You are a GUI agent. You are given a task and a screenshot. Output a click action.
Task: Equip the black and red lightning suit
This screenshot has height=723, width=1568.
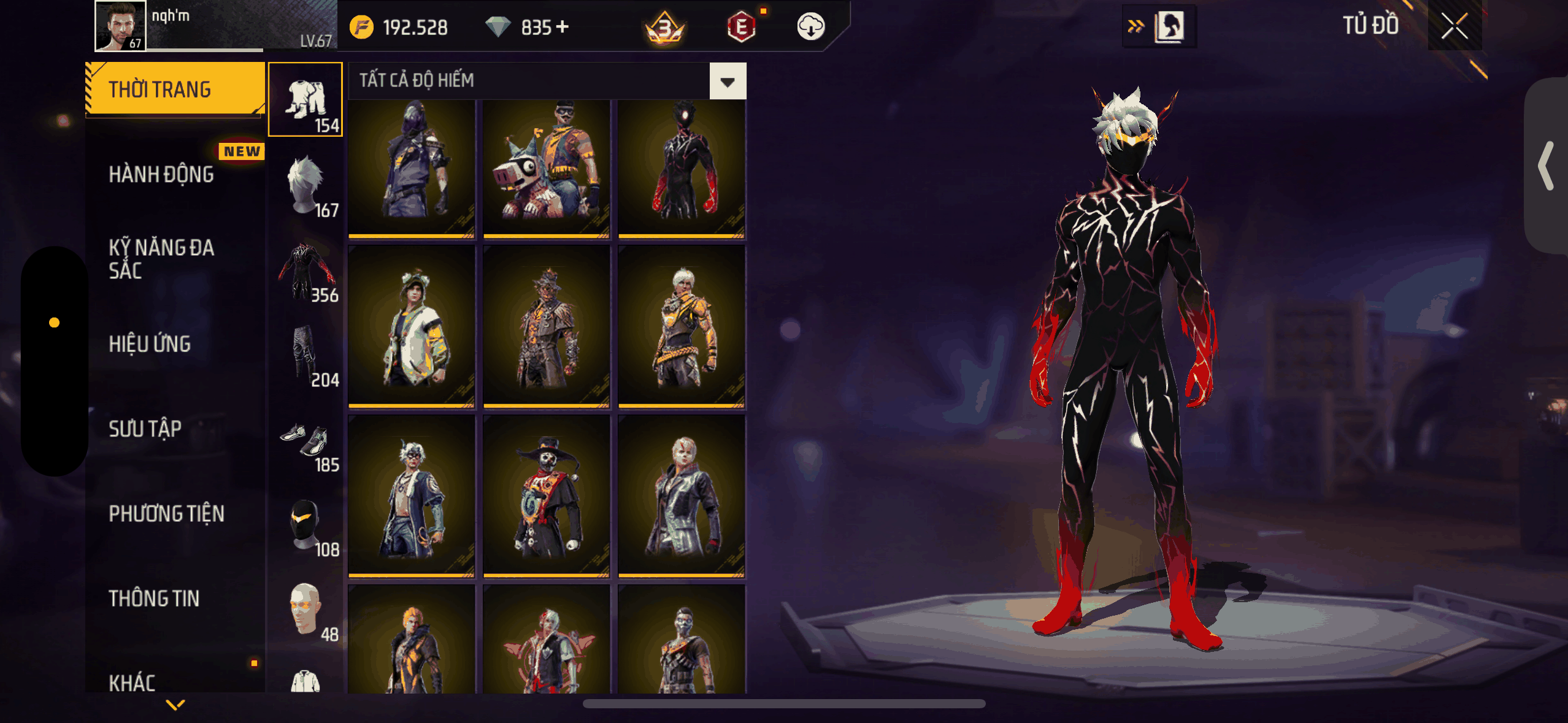click(681, 167)
